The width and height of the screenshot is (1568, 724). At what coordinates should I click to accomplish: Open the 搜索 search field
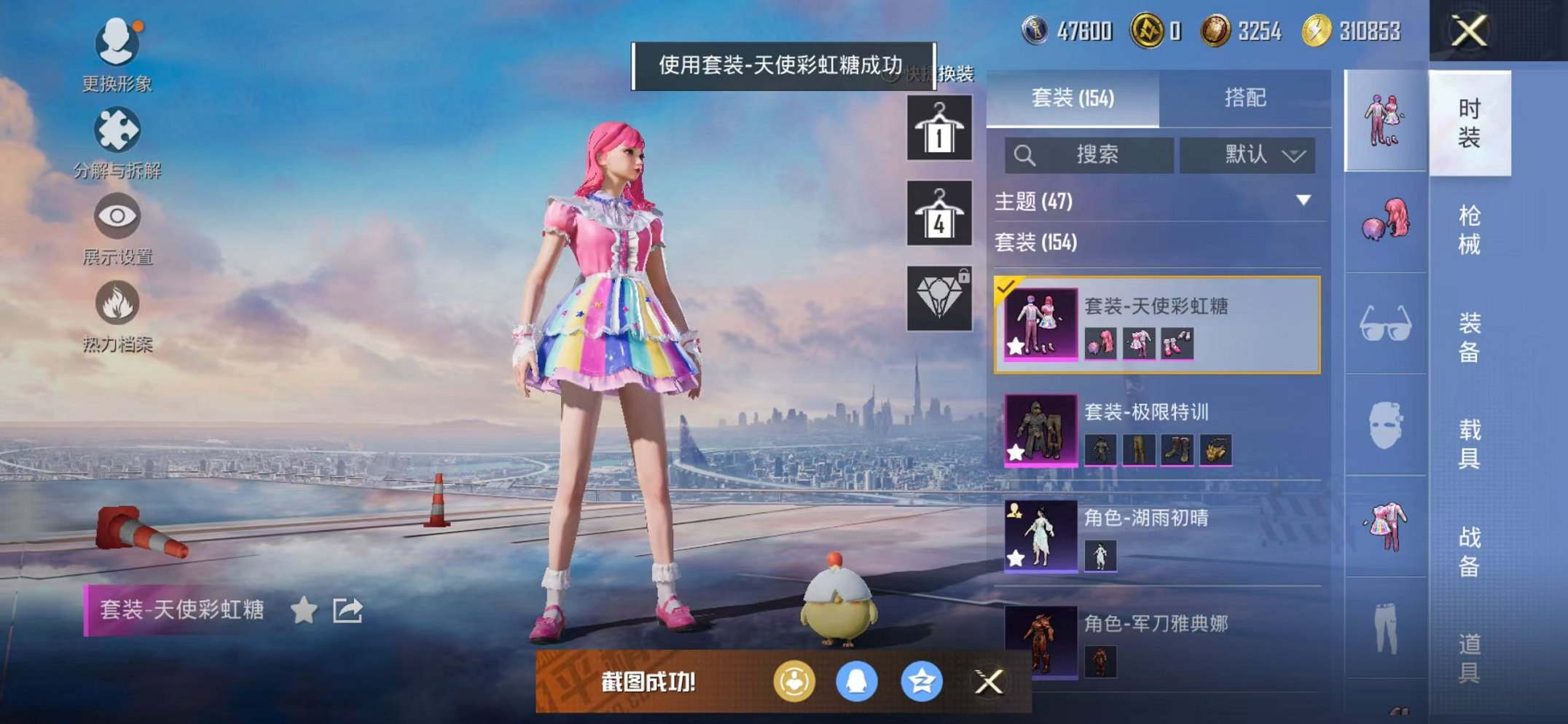pyautogui.click(x=1091, y=155)
